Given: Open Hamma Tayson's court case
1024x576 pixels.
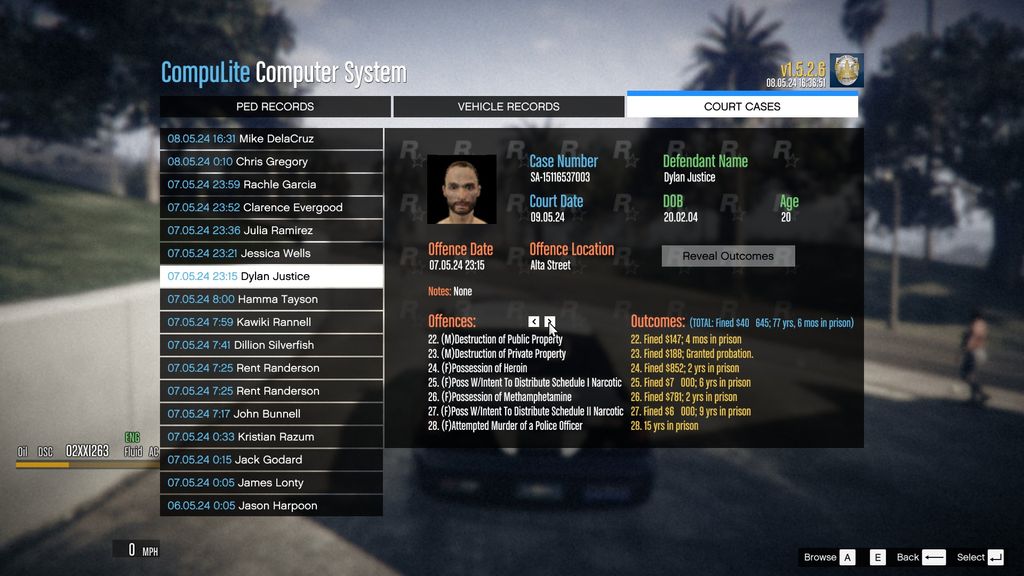Looking at the screenshot, I should point(271,300).
